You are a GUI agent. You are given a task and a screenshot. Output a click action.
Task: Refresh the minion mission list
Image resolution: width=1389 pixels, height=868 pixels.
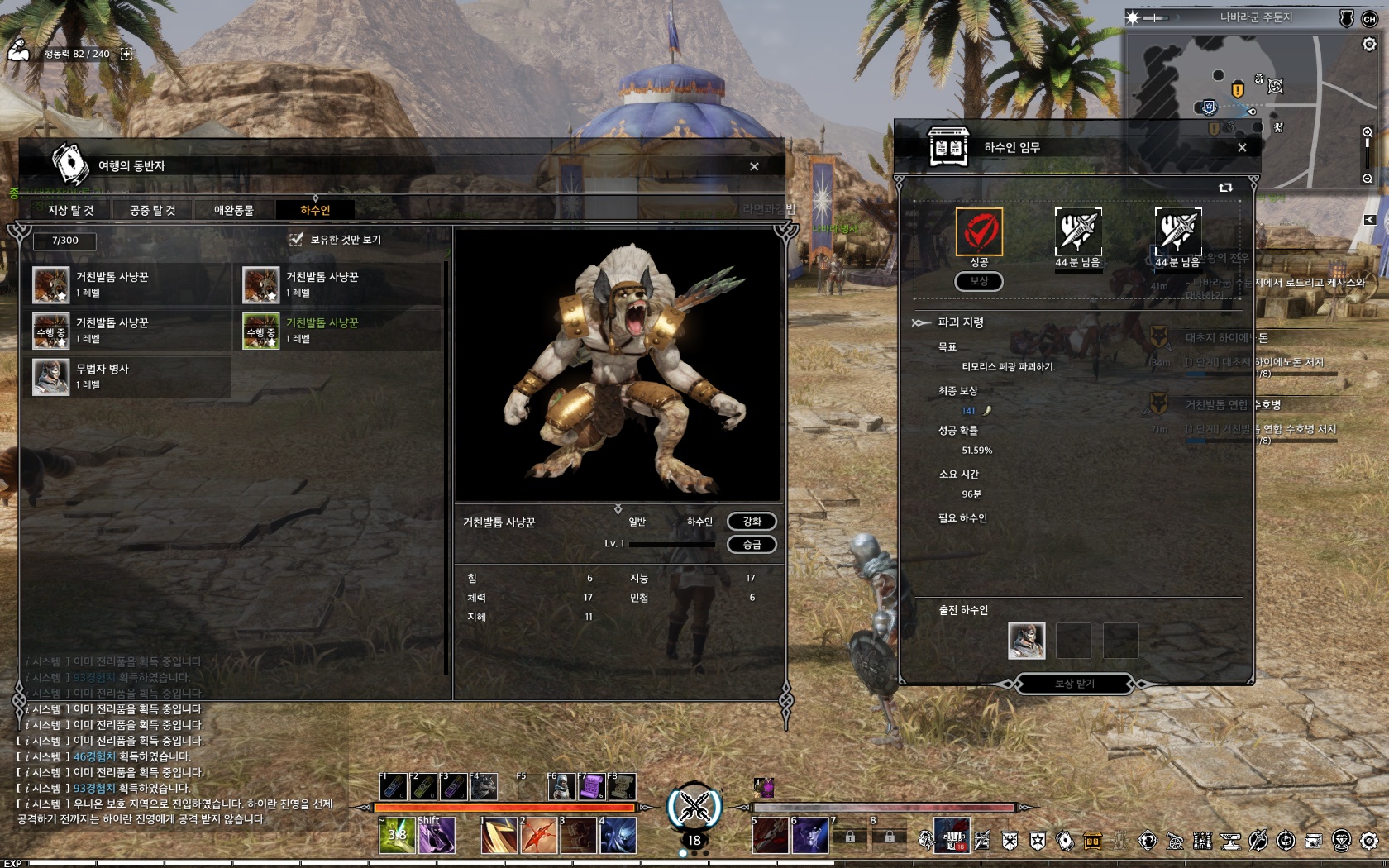(1225, 188)
